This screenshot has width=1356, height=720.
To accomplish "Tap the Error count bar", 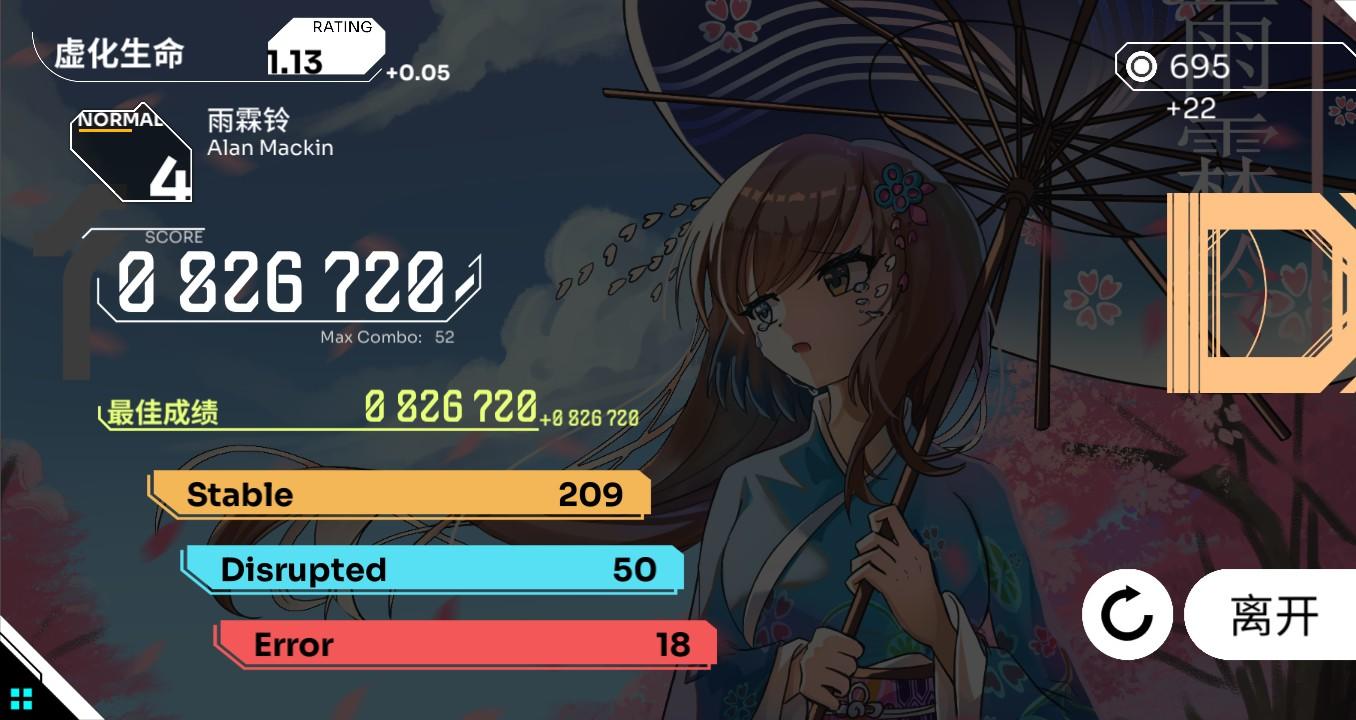I will pyautogui.click(x=465, y=645).
